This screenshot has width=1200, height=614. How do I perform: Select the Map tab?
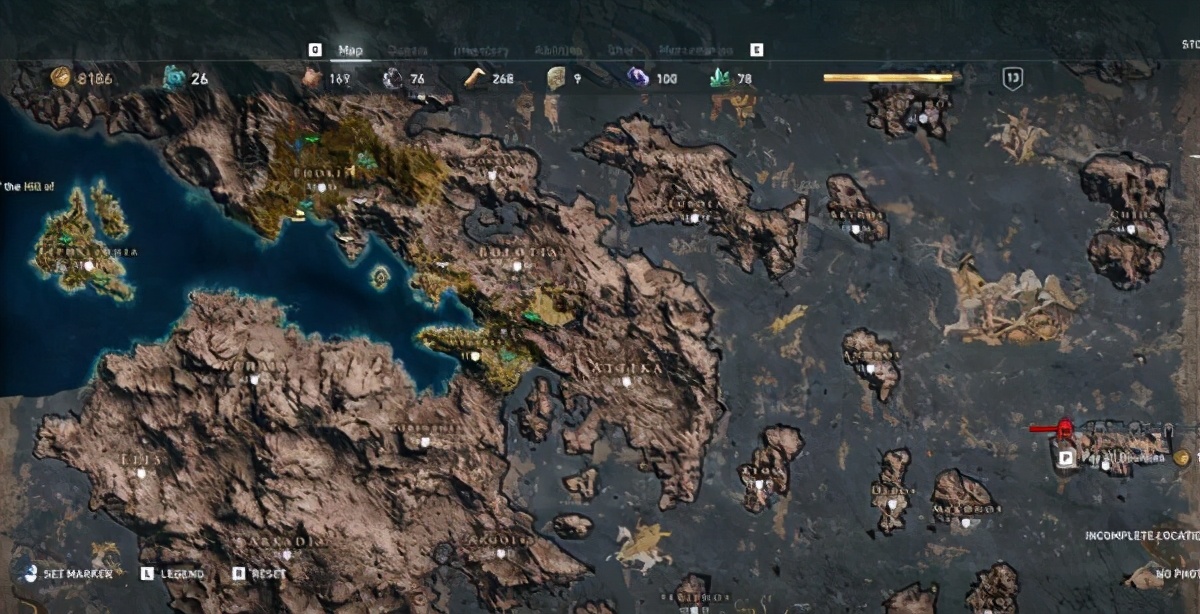[350, 50]
